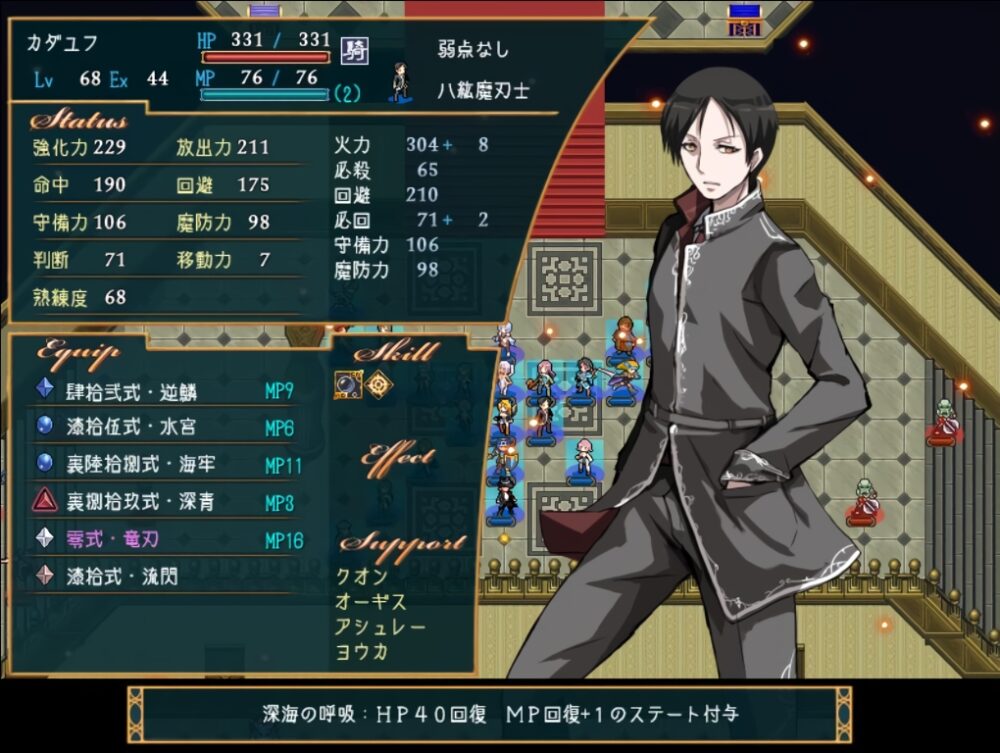Screen dimensions: 1000x753
Task: Pick ヨウカ in the Support list
Action: point(362,652)
